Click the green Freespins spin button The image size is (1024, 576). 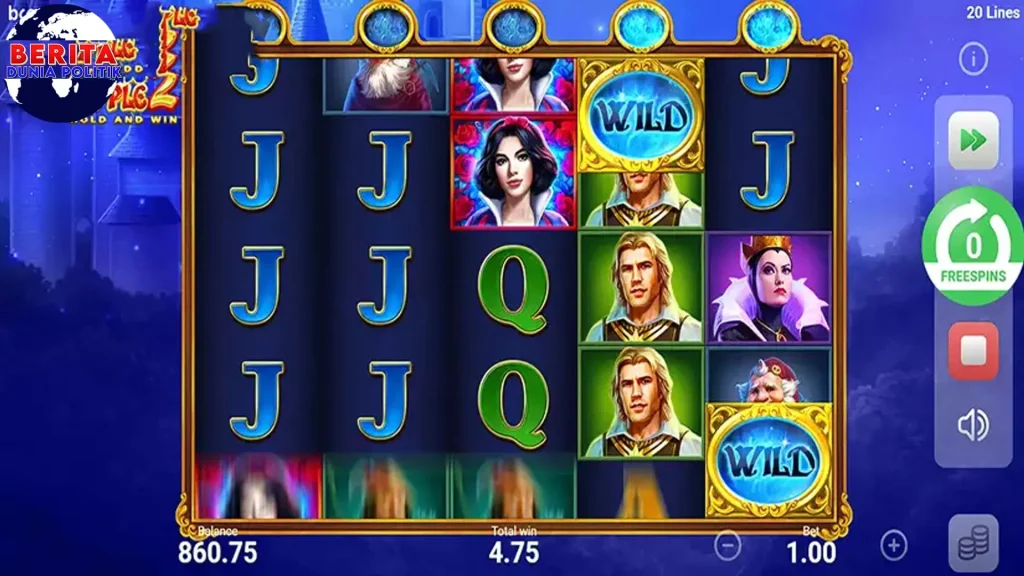[x=973, y=246]
